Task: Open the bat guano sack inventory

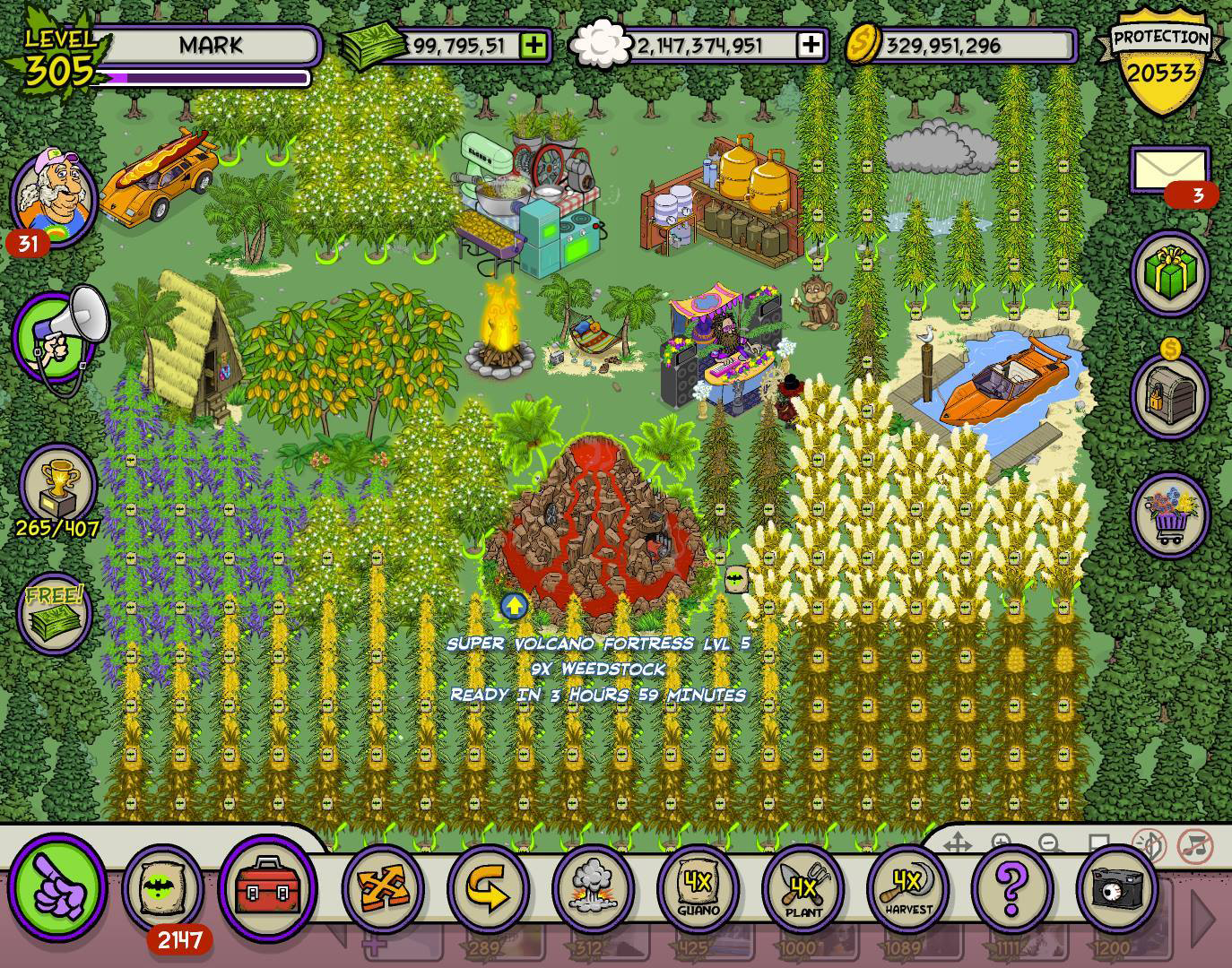Action: [164, 887]
